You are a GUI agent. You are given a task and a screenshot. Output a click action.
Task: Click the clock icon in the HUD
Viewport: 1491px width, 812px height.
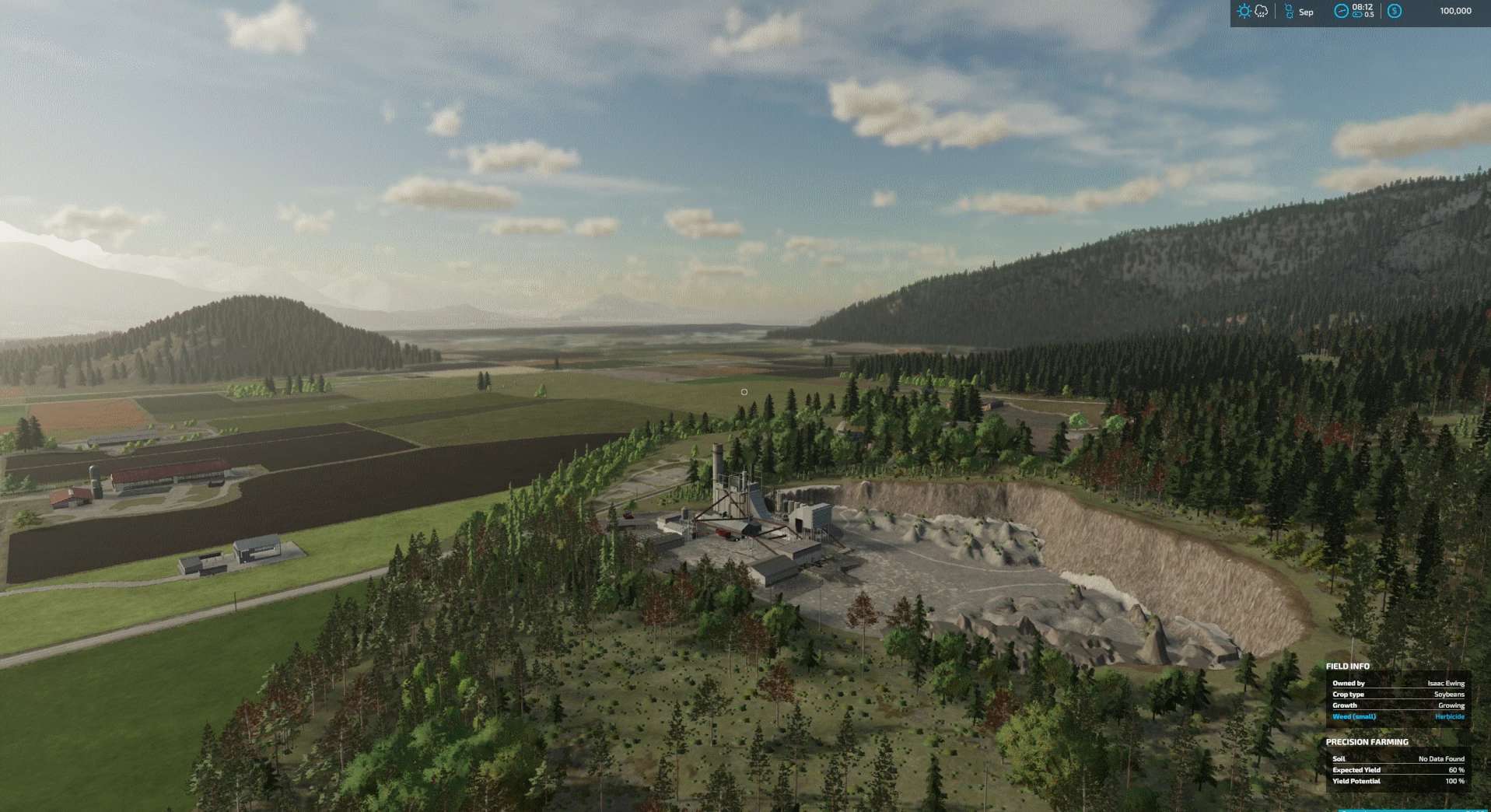[1341, 11]
